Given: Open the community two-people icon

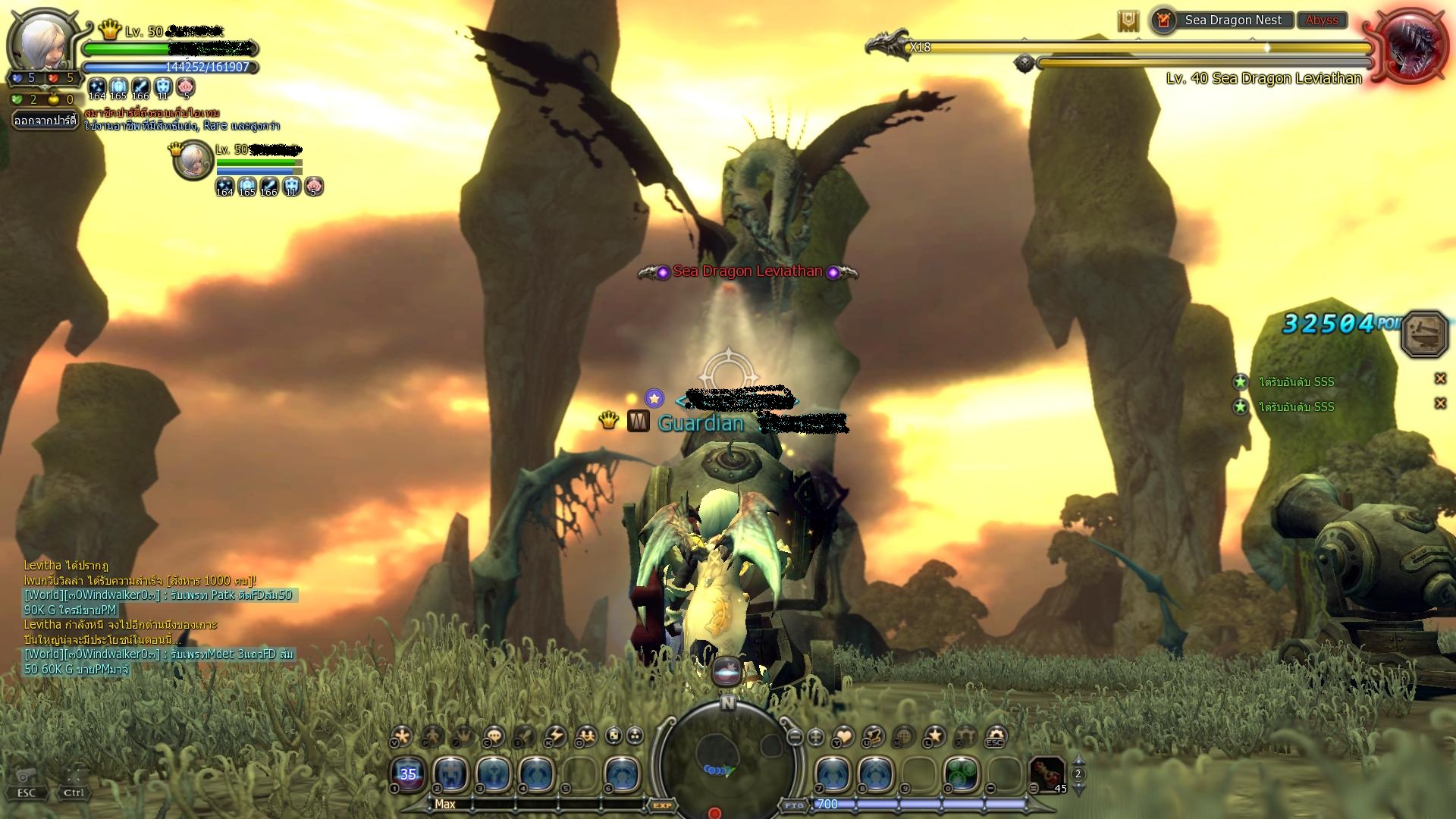Looking at the screenshot, I should [x=586, y=736].
